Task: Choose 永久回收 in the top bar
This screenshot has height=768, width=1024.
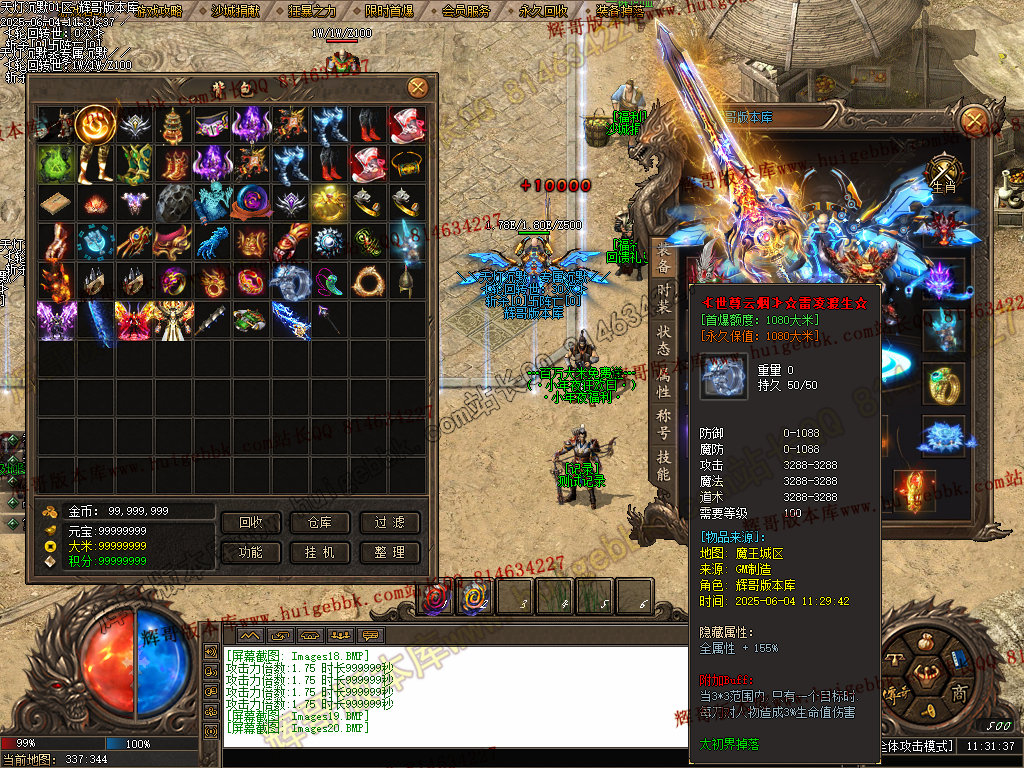Action: (x=543, y=11)
